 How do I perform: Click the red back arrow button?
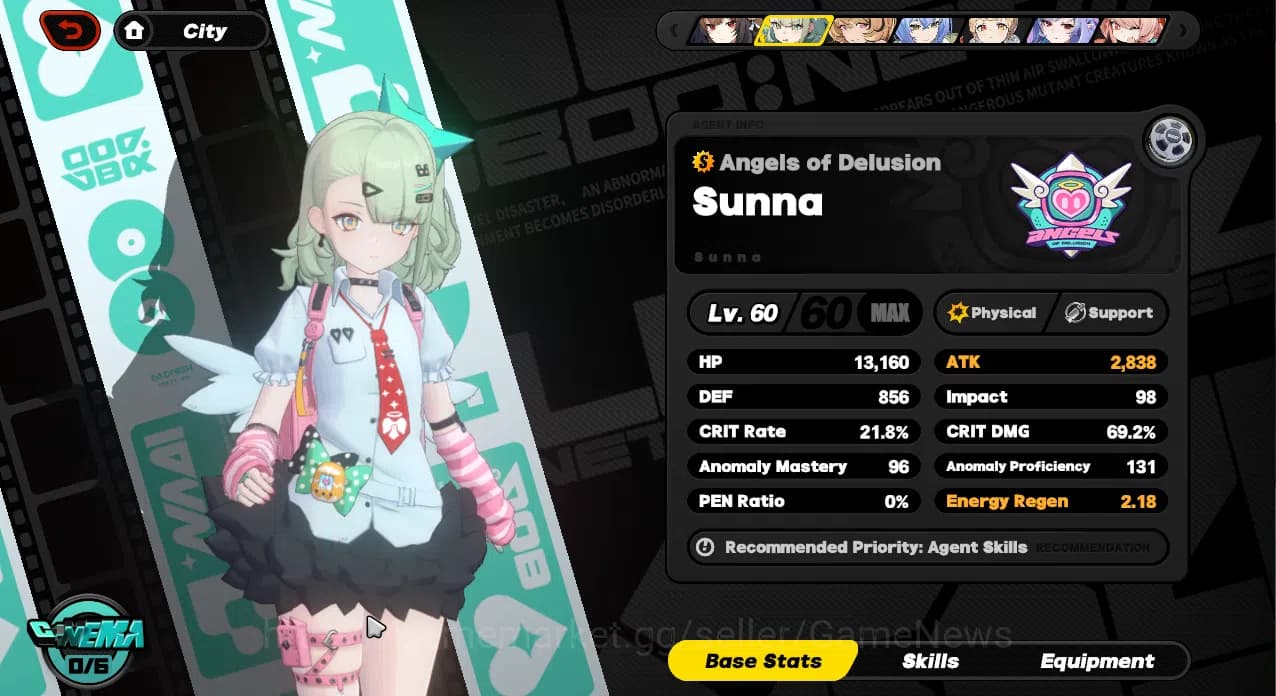point(70,31)
